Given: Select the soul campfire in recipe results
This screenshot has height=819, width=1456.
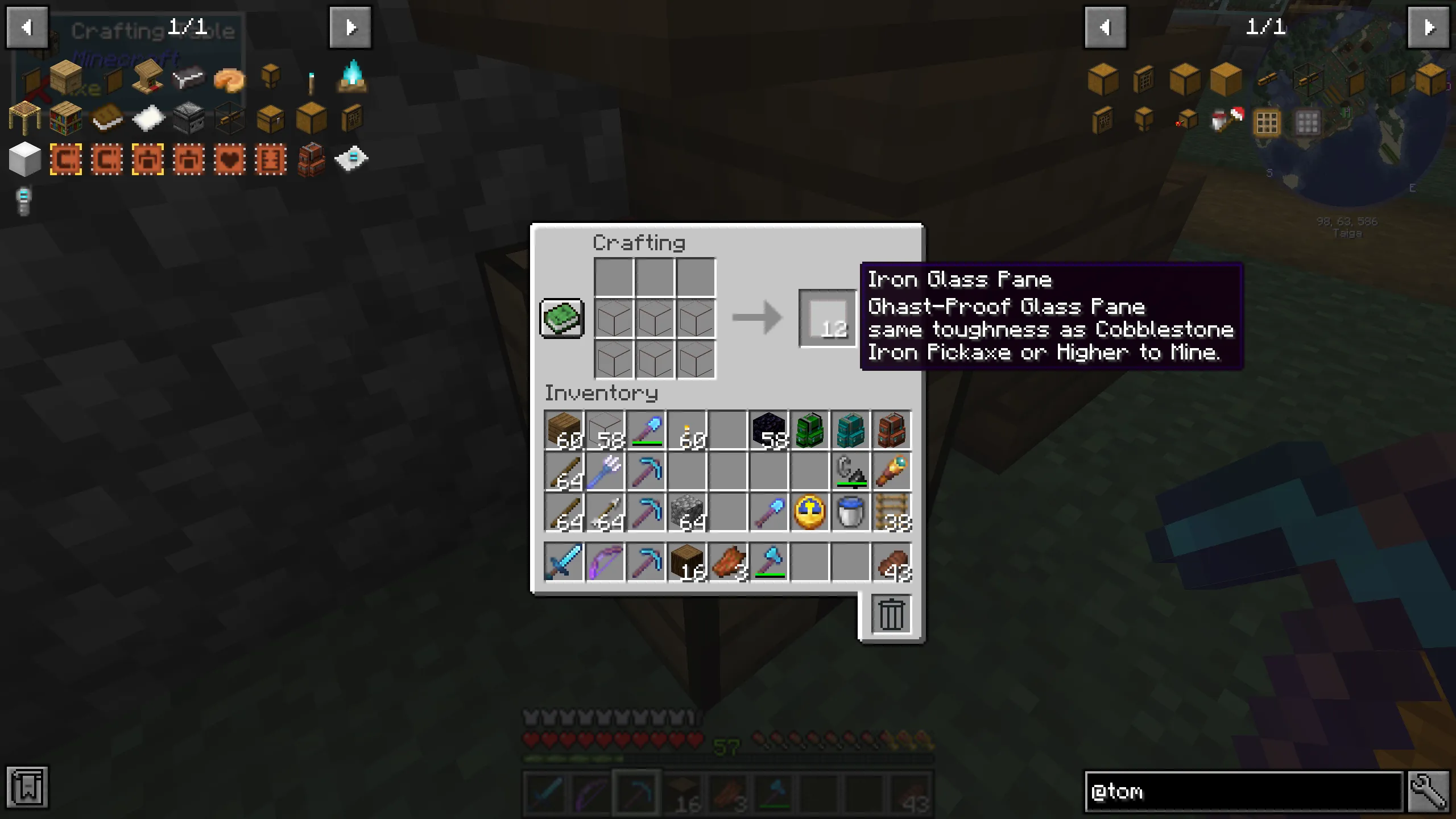Looking at the screenshot, I should tap(353, 80).
